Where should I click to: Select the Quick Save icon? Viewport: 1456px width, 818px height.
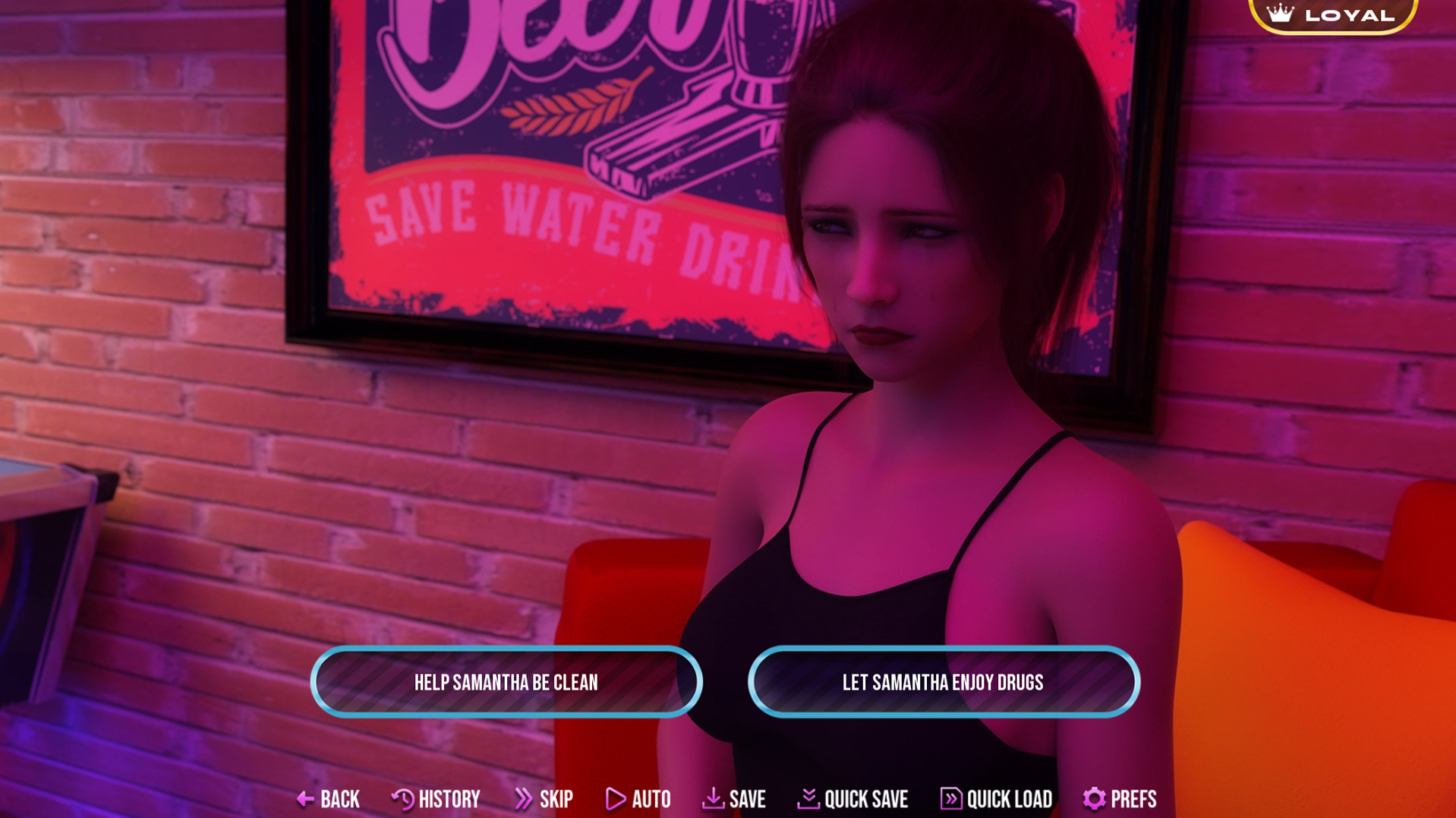[809, 798]
